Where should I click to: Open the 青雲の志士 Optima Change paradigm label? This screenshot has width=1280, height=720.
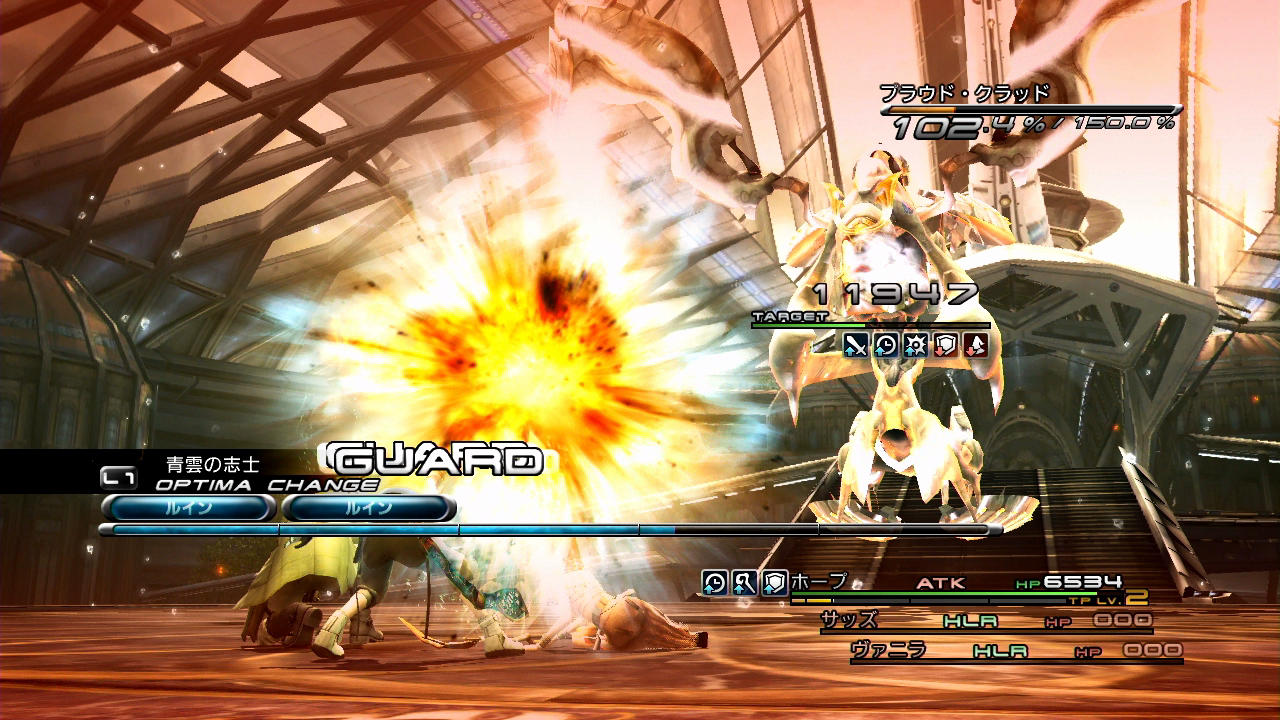(212, 465)
